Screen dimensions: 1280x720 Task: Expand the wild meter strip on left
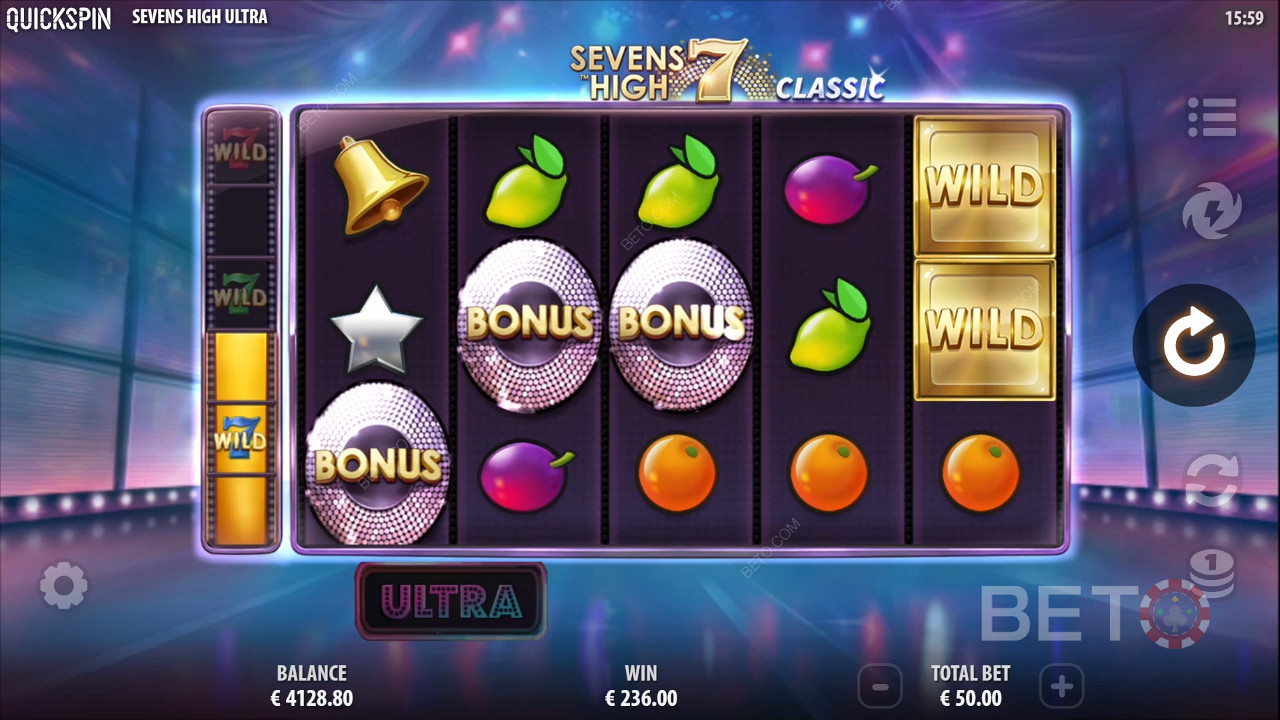[x=240, y=330]
